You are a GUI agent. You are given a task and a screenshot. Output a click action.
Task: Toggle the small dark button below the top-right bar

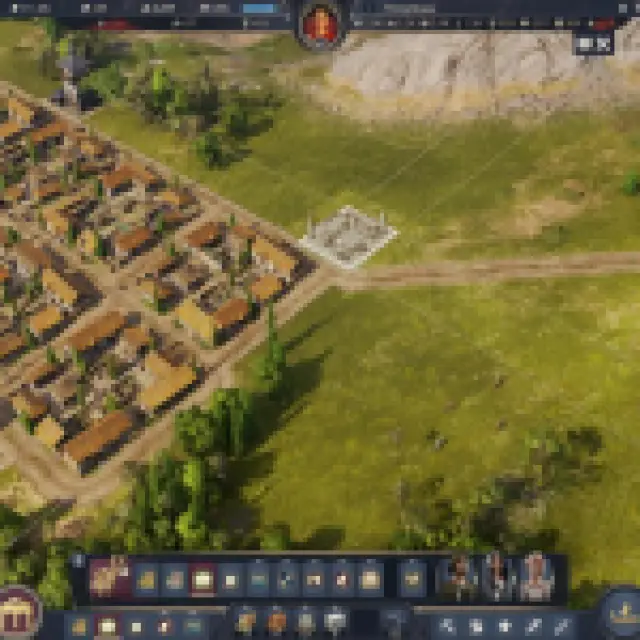pos(592,43)
